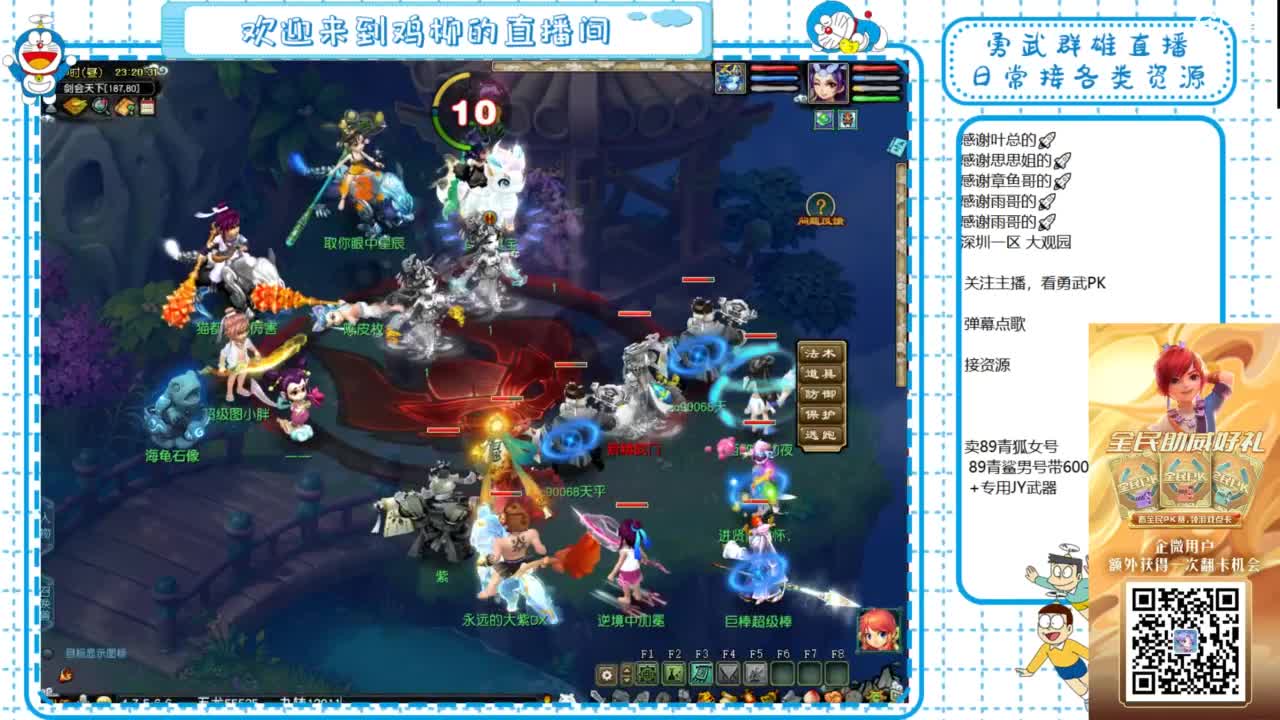Open the settings gear on the bottom toolbar
Screen dimensions: 1280x720
pos(607,673)
